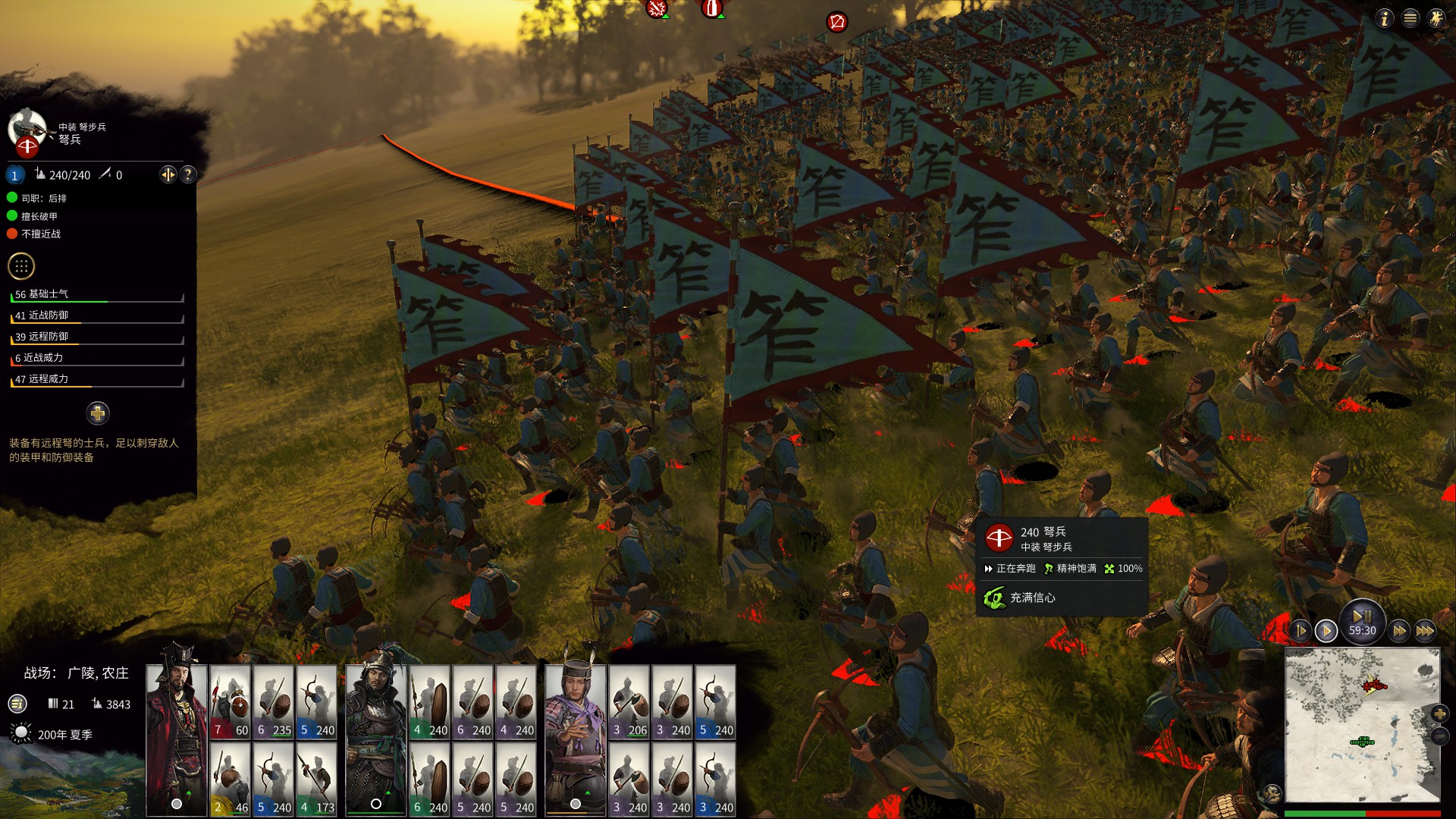The width and height of the screenshot is (1456, 819).
Task: Open the battle info list button
Action: tap(17, 704)
